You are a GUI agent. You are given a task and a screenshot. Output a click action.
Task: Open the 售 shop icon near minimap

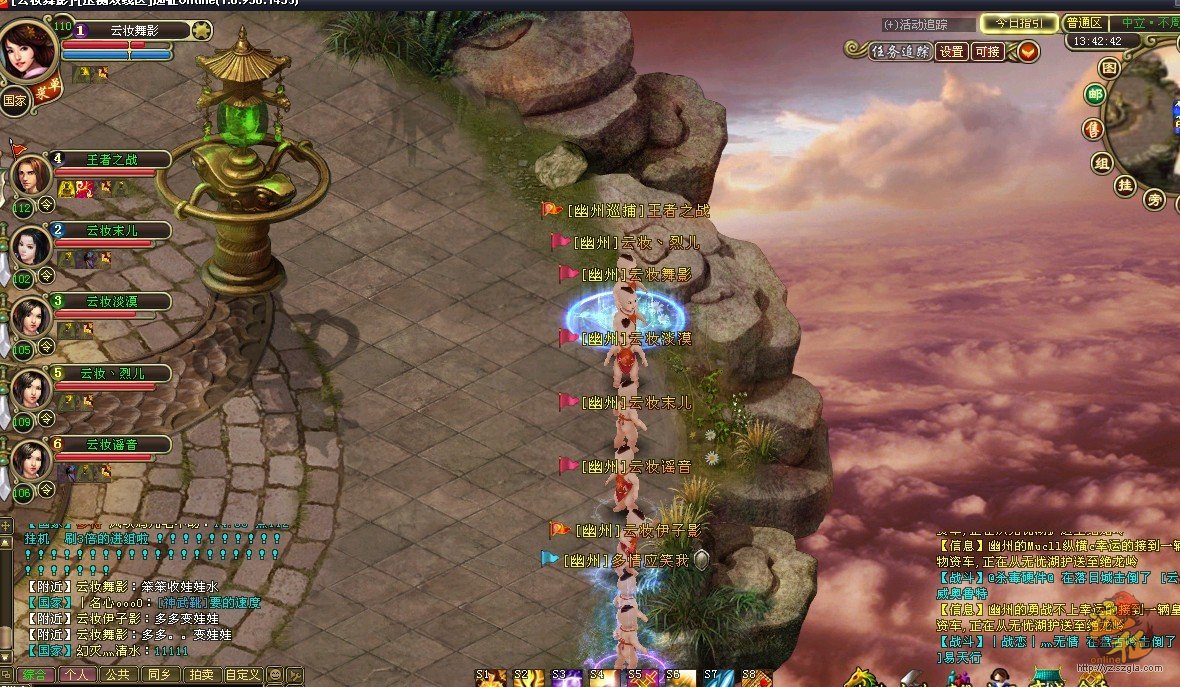(1094, 129)
